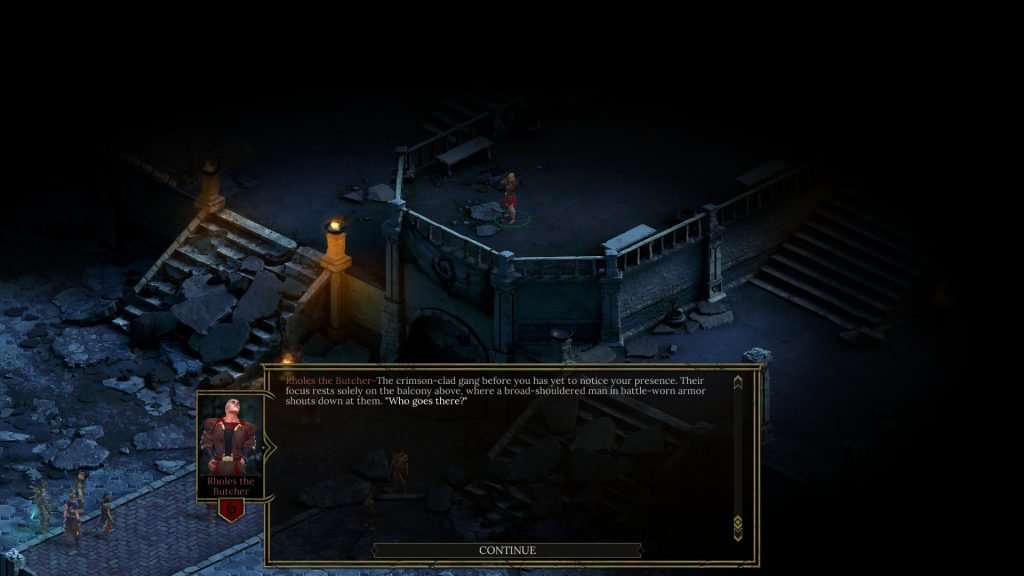
Task: Continue the dialogue with Rholes
Action: [507, 550]
